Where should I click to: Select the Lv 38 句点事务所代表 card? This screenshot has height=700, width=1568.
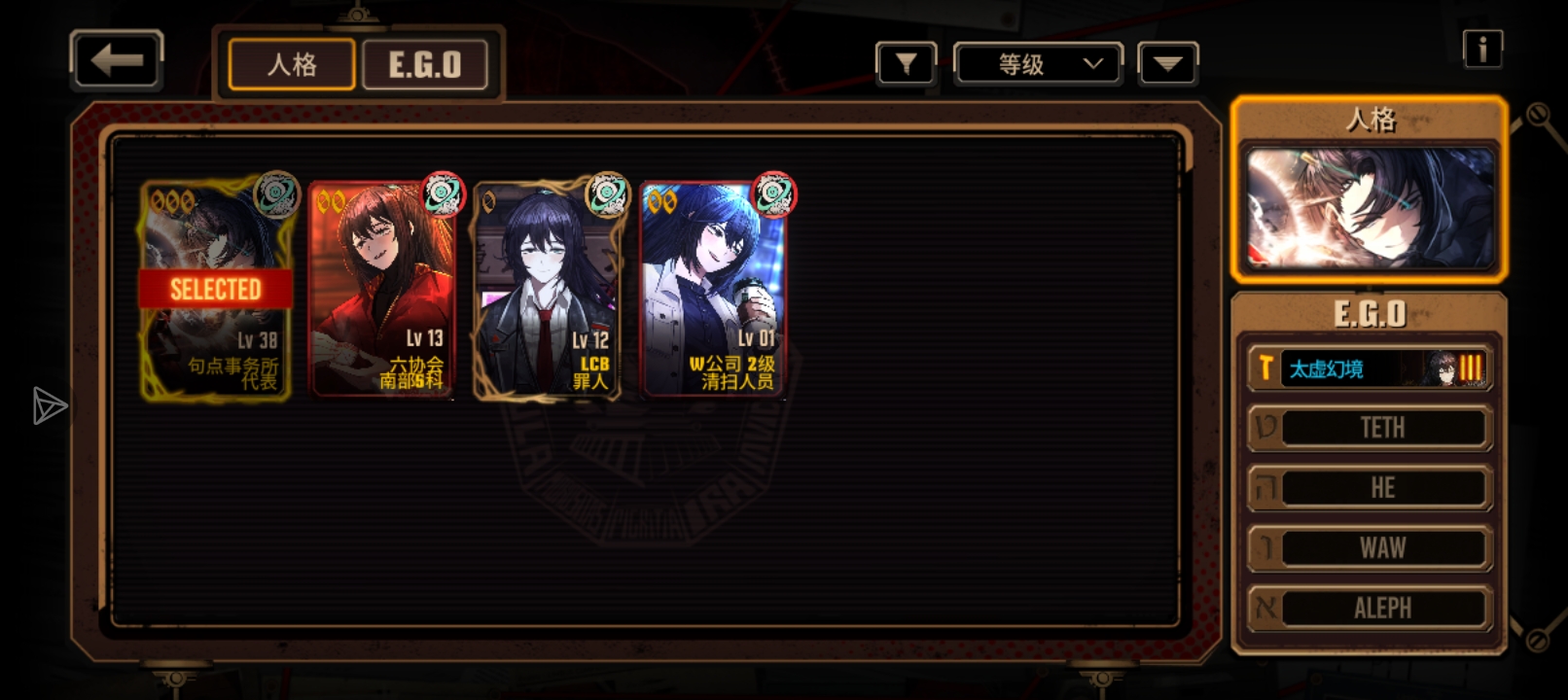[x=216, y=290]
